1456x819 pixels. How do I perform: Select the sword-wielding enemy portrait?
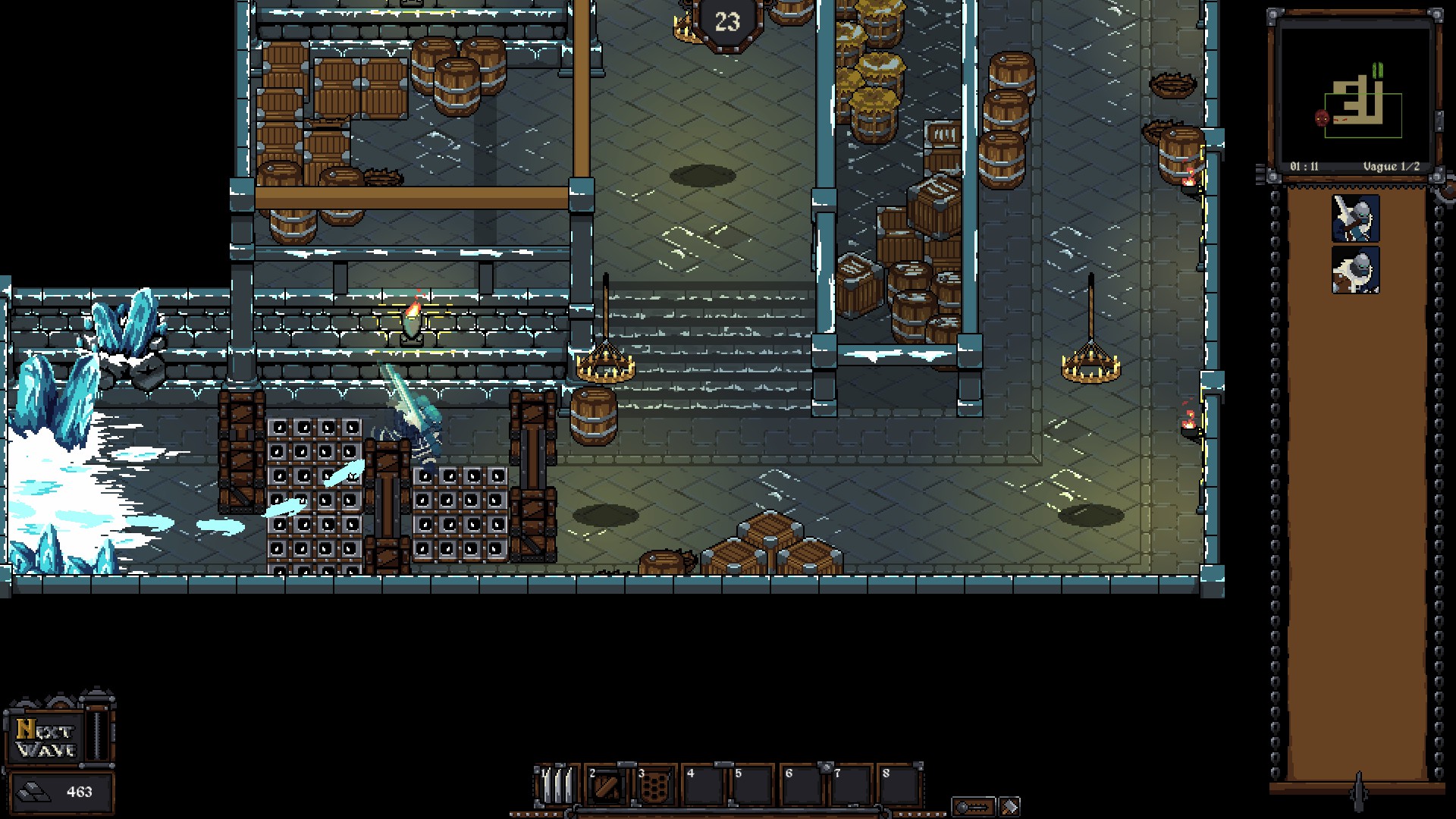point(1355,218)
